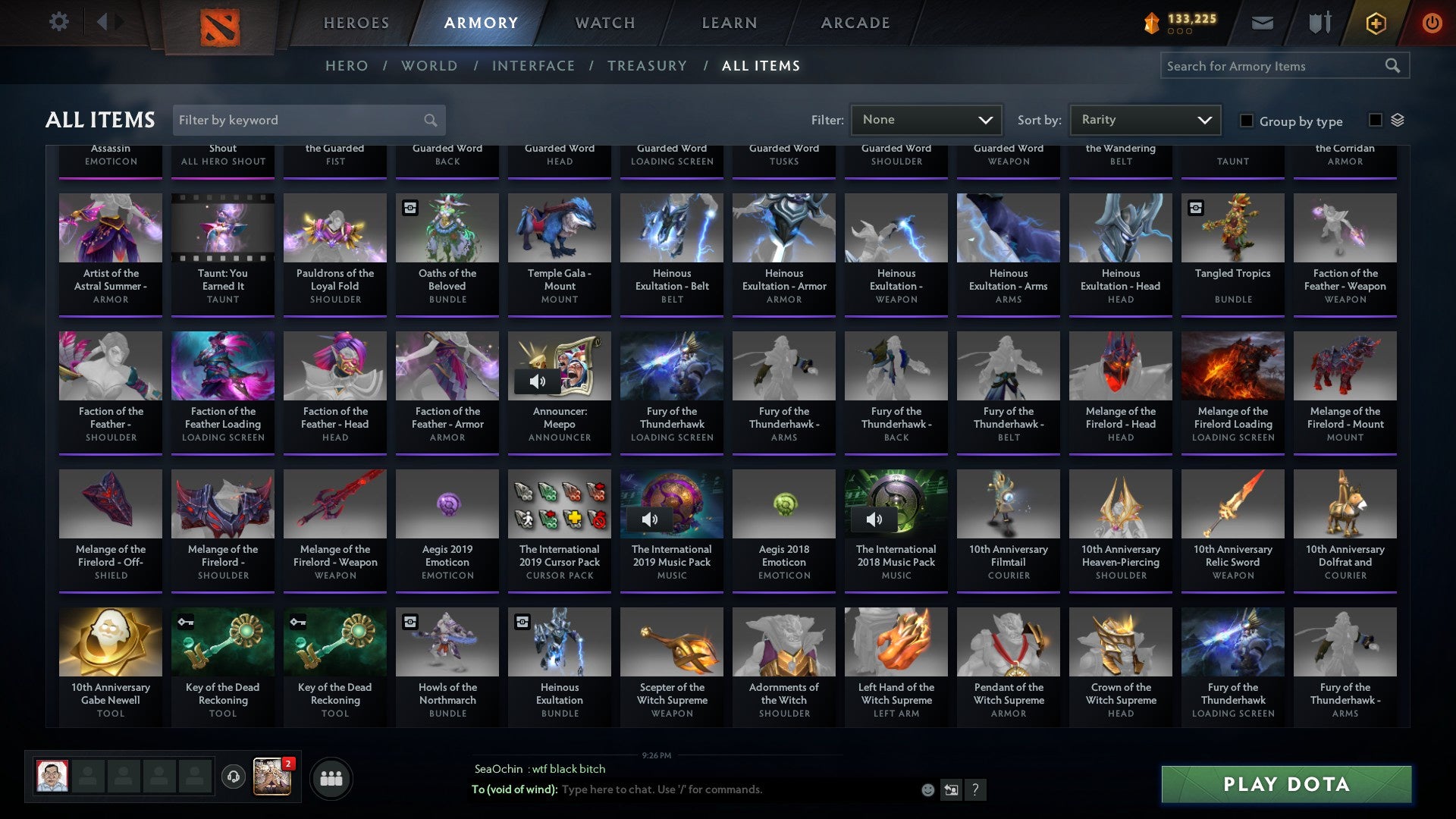
Task: Open the Dota Plus hexagon icon
Action: 1375,22
